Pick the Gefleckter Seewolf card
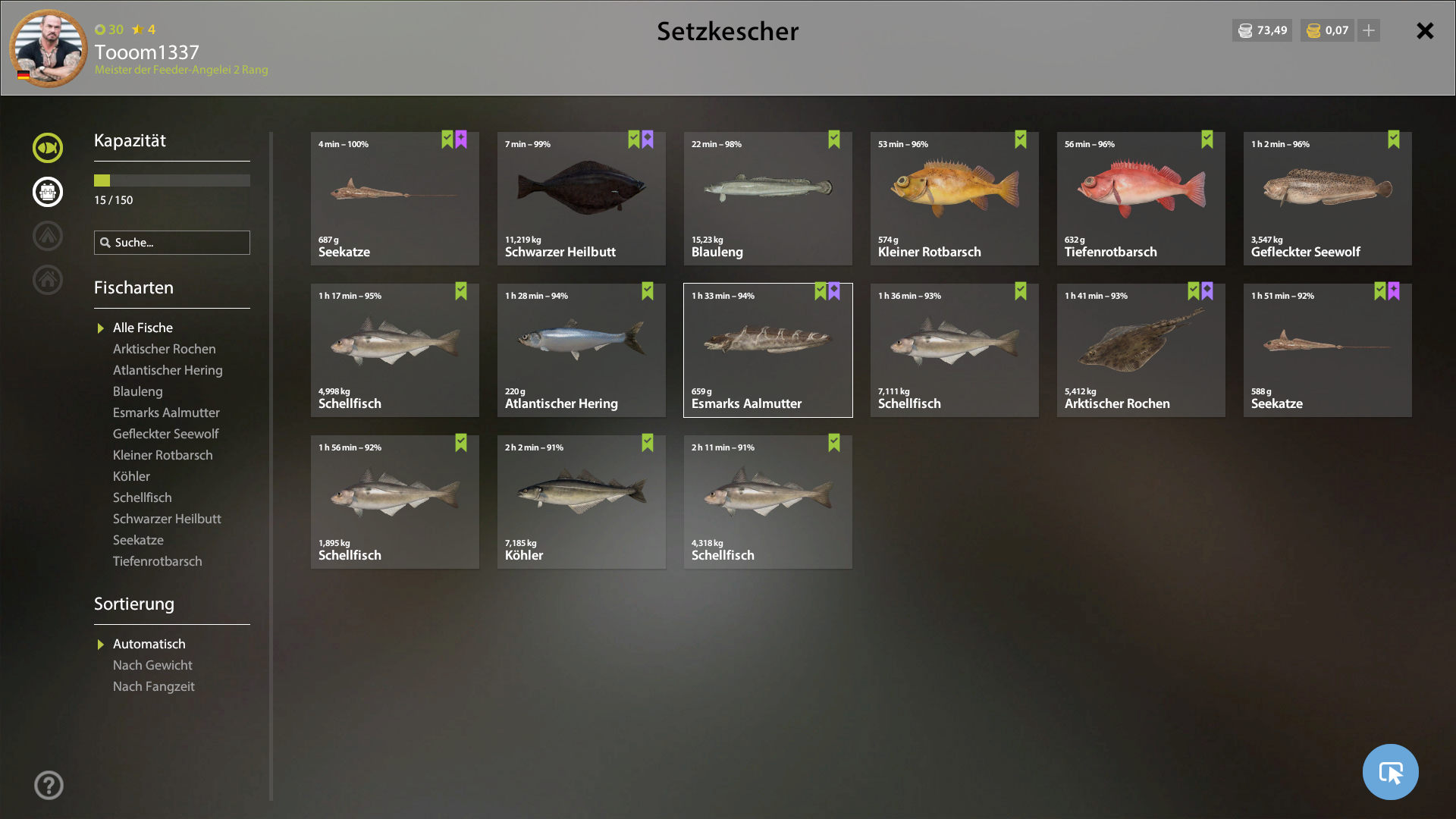 coord(1327,199)
